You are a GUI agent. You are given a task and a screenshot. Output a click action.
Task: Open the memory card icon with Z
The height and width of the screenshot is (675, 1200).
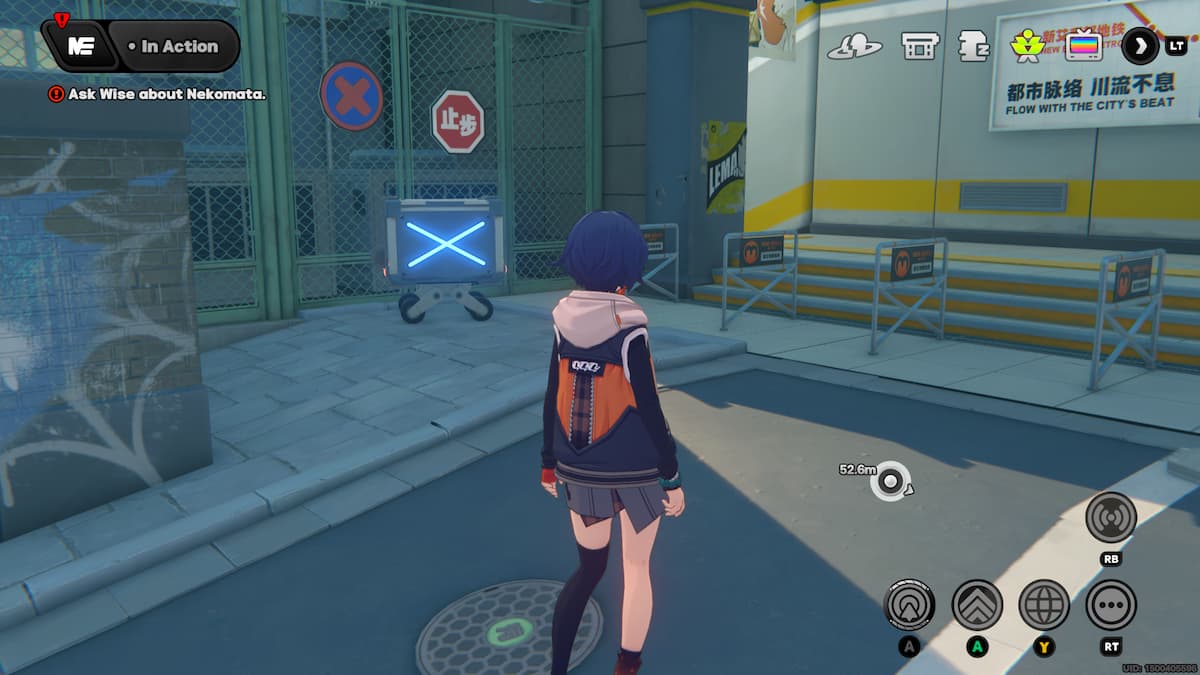pos(973,46)
